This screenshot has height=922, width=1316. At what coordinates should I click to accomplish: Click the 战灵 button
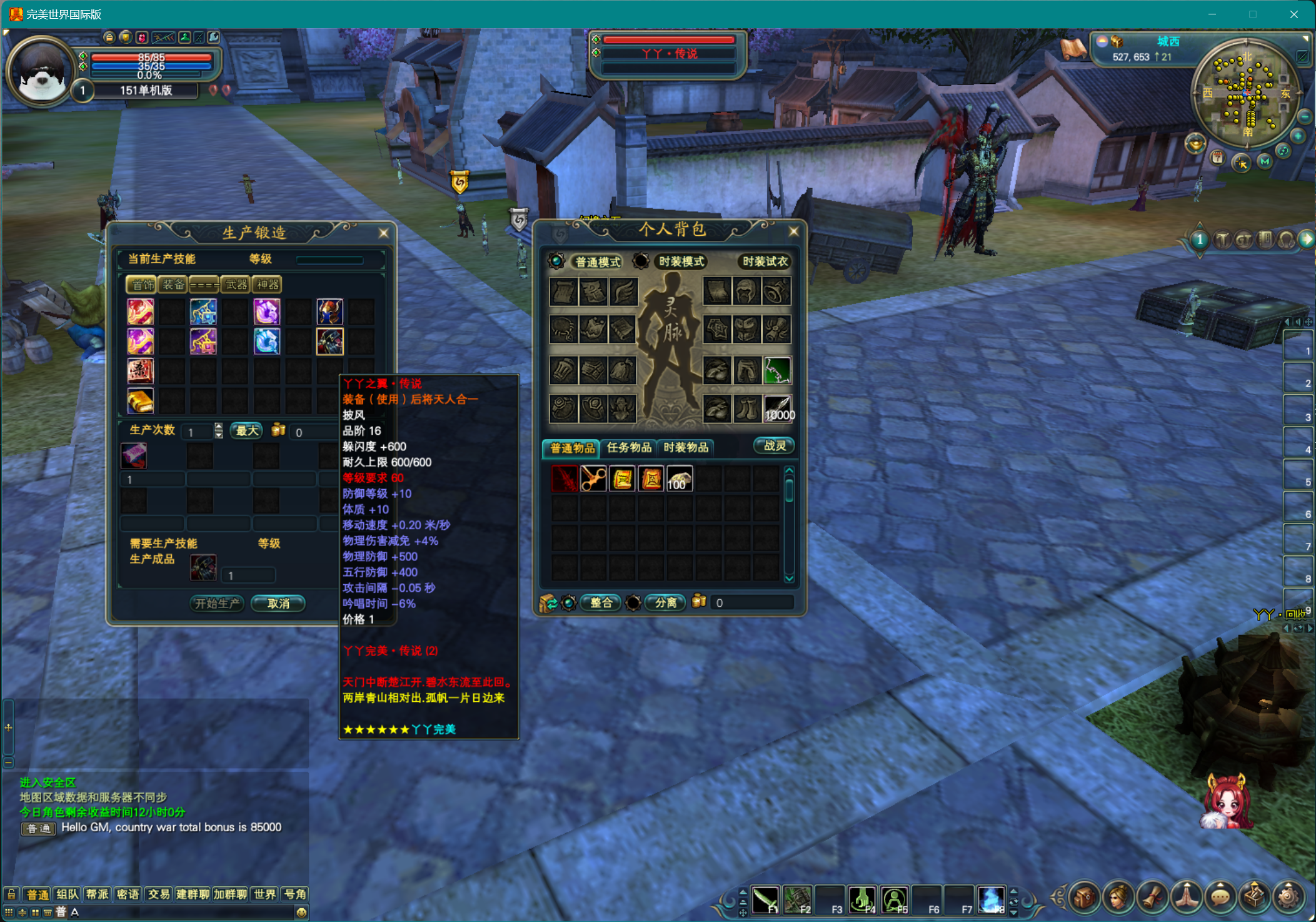[774, 446]
